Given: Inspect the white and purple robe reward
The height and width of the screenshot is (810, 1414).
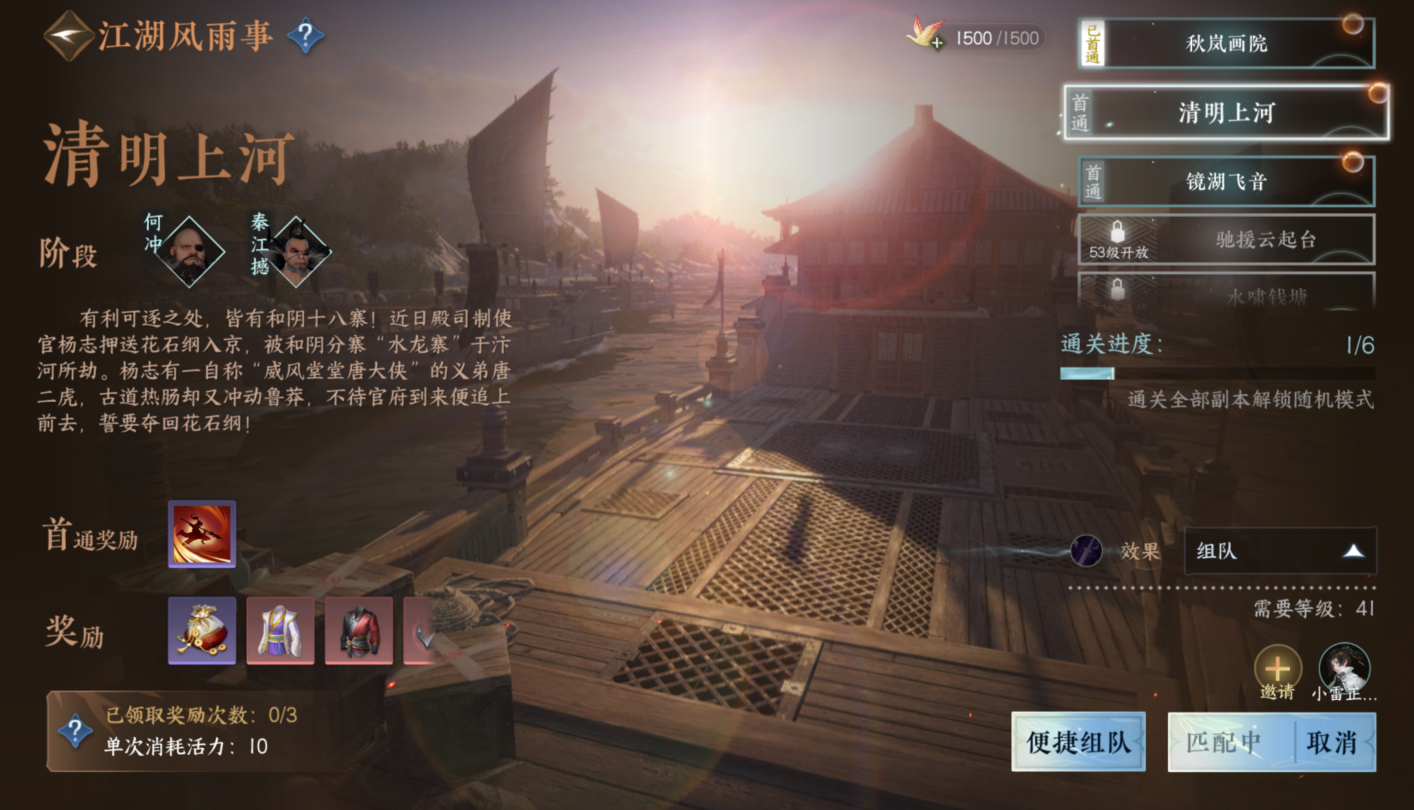Looking at the screenshot, I should (x=280, y=631).
